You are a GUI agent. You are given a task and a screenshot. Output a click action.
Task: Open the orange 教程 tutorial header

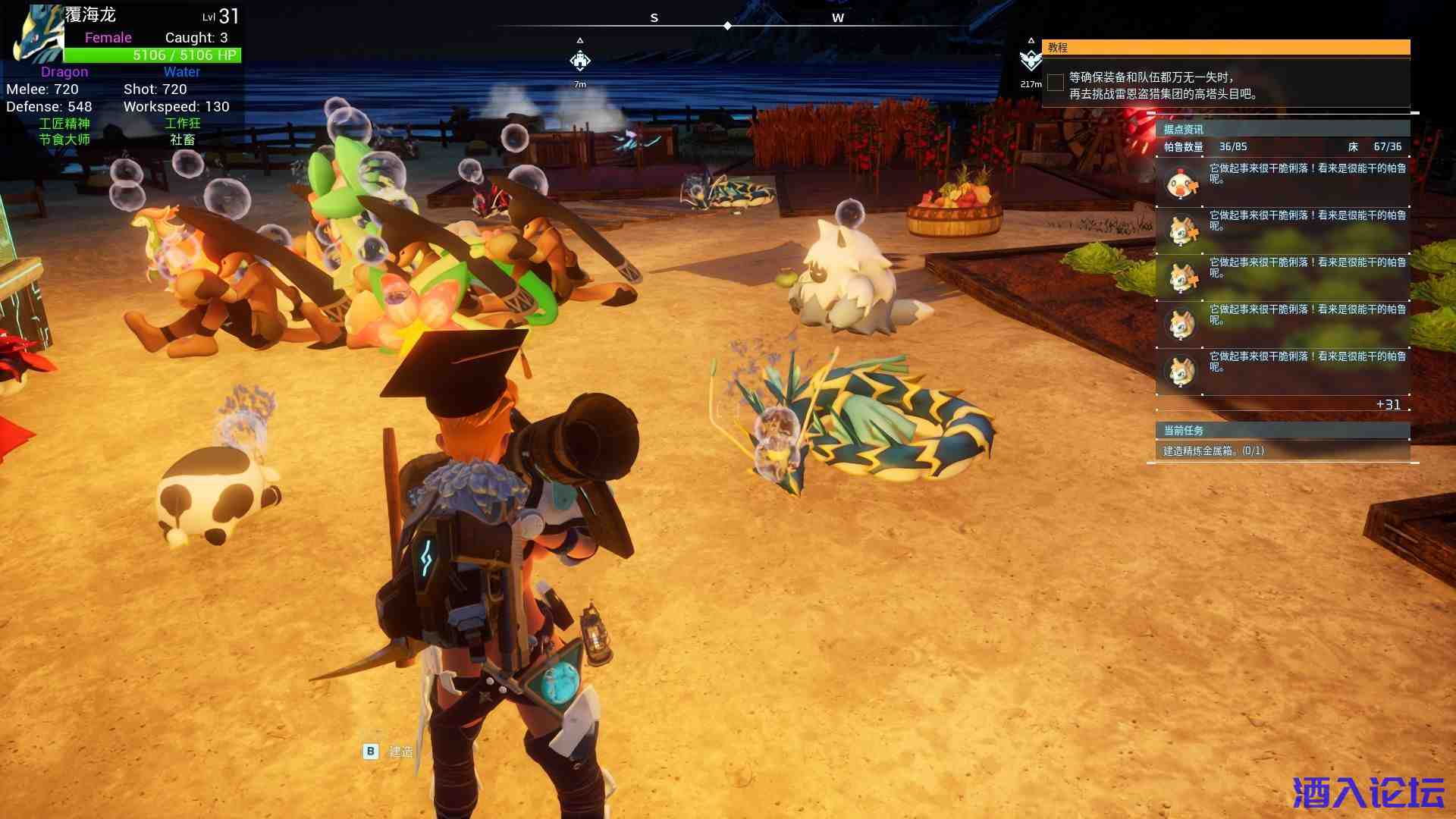click(1225, 48)
